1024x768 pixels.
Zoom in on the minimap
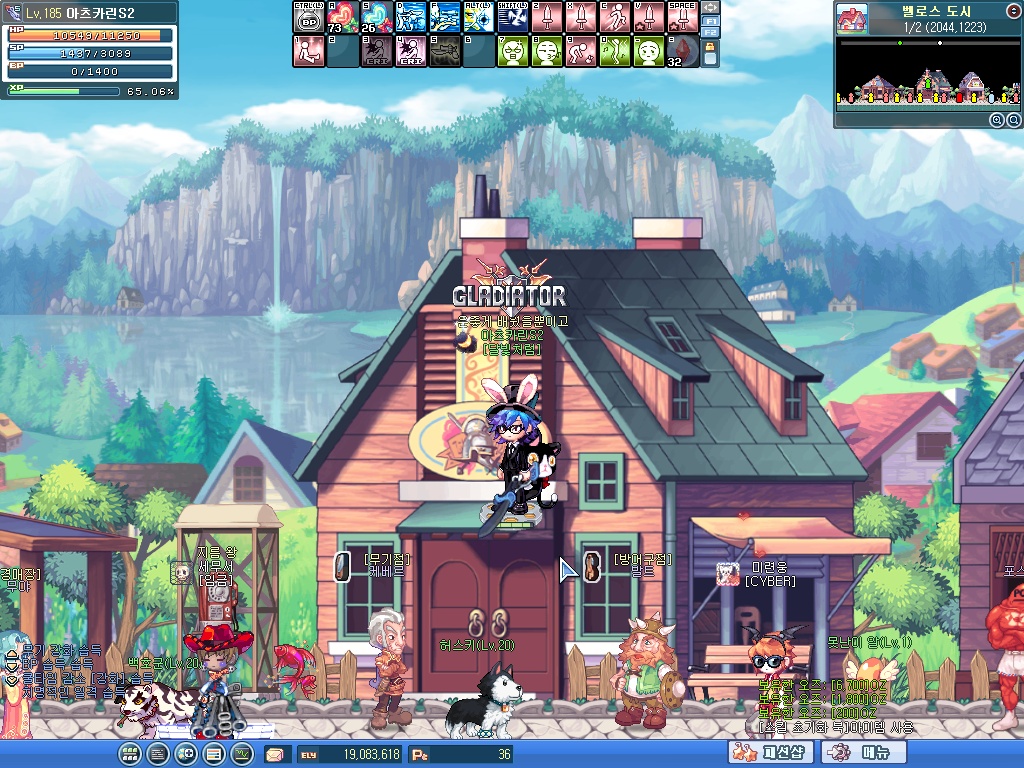click(997, 120)
